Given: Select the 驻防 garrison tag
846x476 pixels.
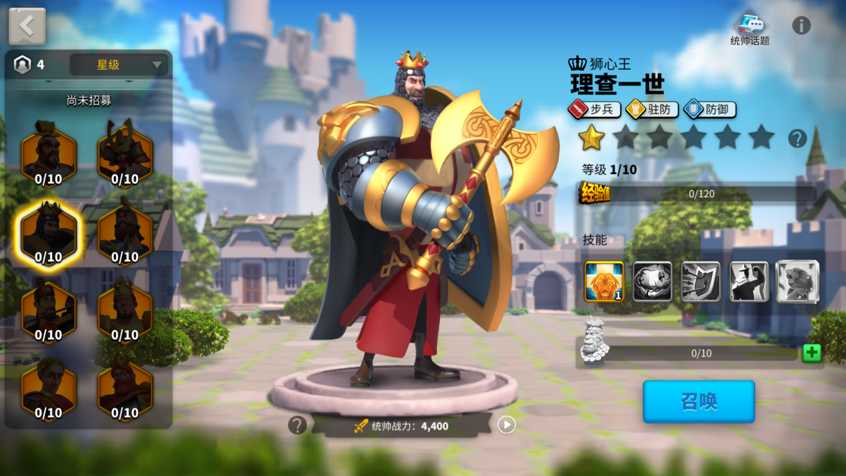Looking at the screenshot, I should 652,109.
